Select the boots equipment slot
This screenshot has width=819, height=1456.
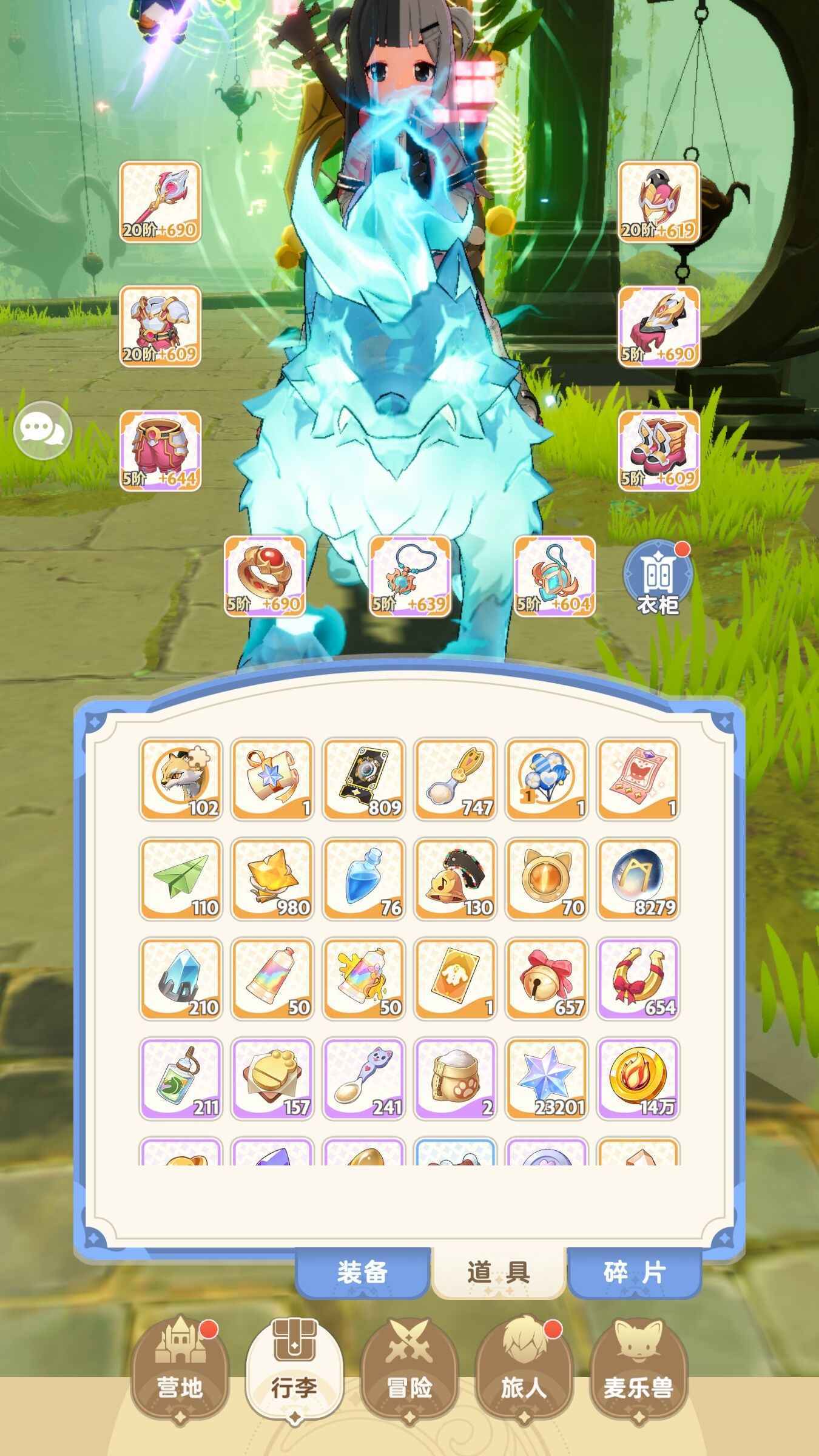pos(658,455)
